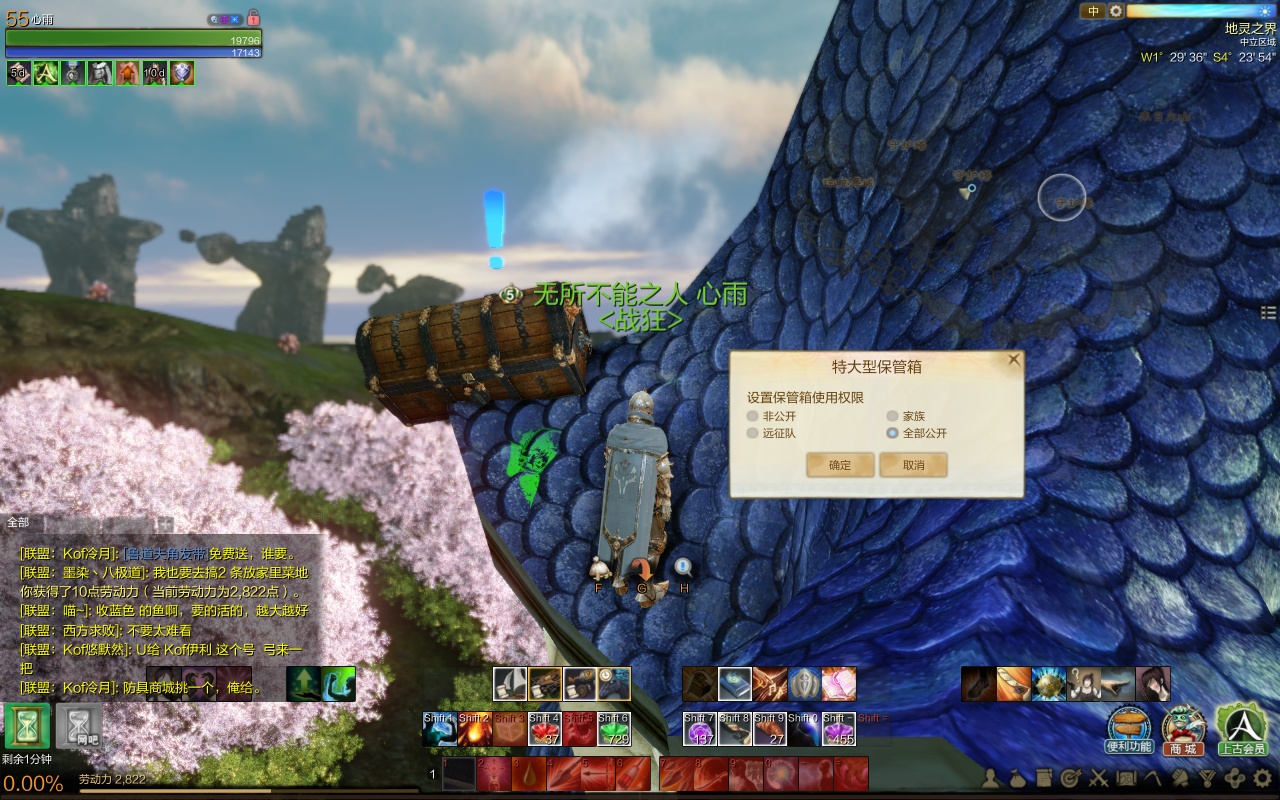This screenshot has height=800, width=1280.
Task: Select the 远征队 permission option
Action: point(753,433)
